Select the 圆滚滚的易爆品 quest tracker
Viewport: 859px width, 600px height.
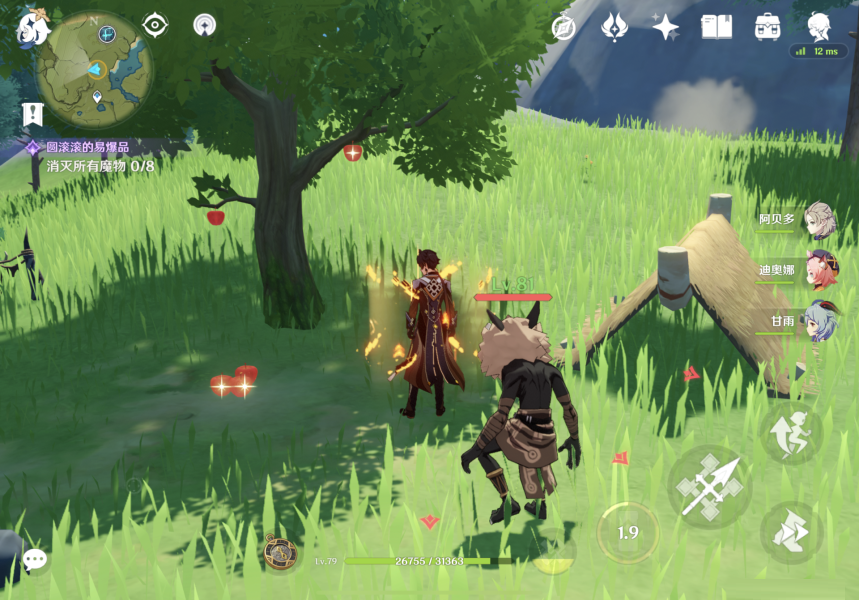pyautogui.click(x=88, y=147)
